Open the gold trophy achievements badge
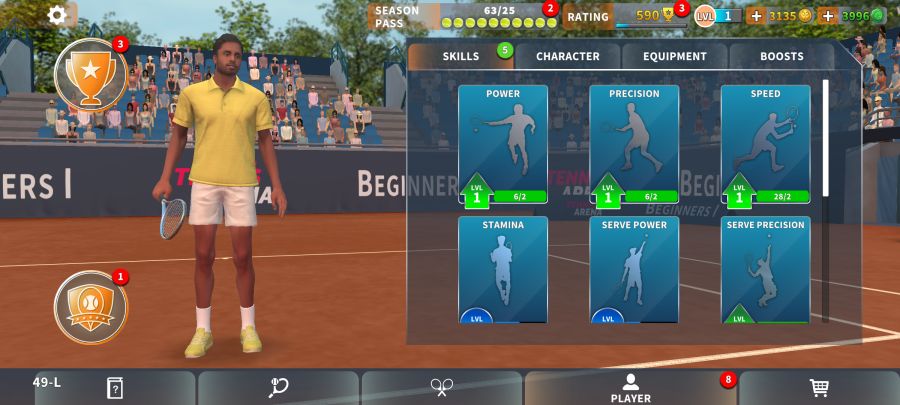The width and height of the screenshot is (900, 405). [x=90, y=75]
